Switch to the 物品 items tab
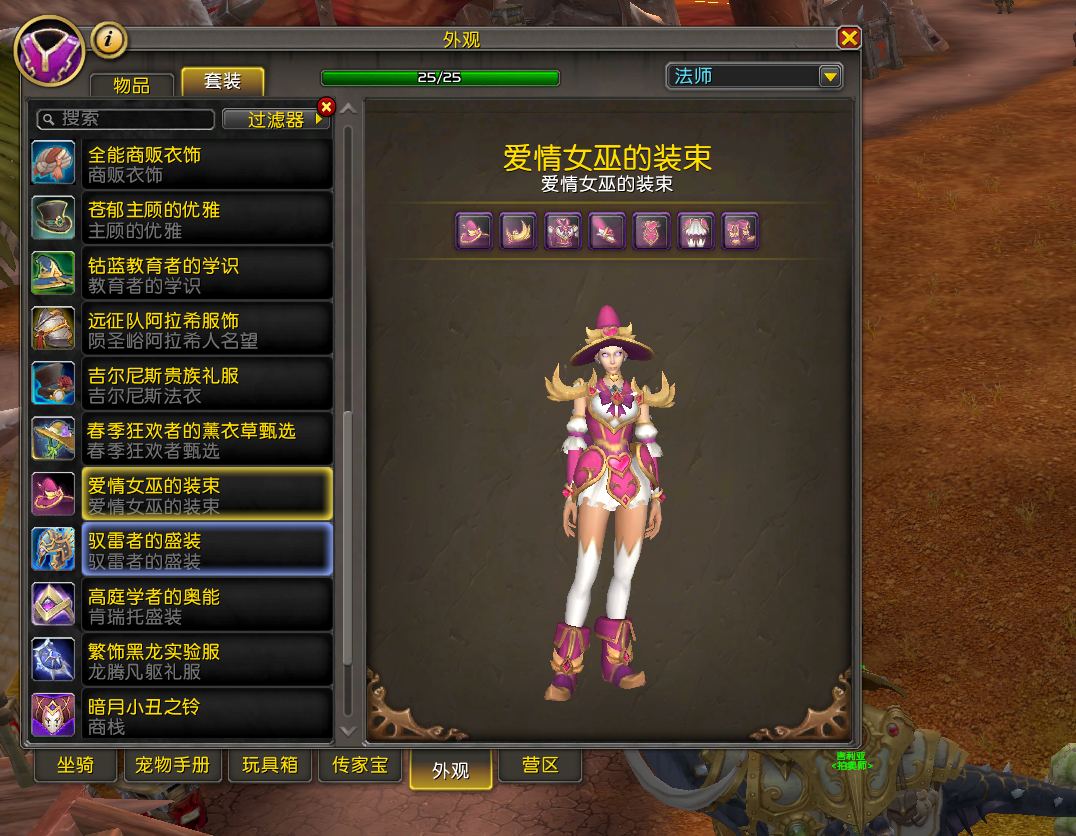The image size is (1076, 836). click(132, 85)
